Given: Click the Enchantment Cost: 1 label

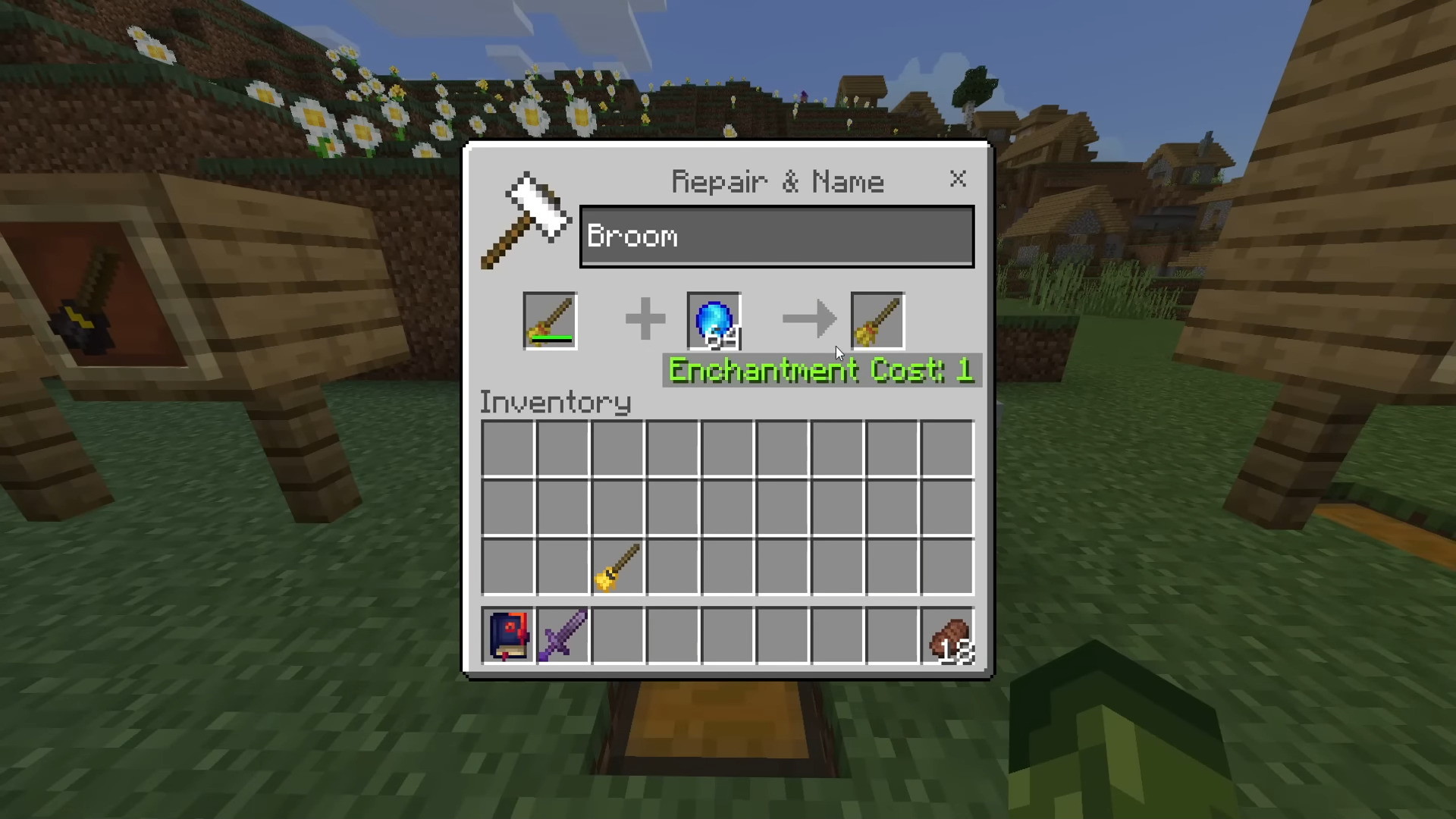Looking at the screenshot, I should [x=821, y=371].
